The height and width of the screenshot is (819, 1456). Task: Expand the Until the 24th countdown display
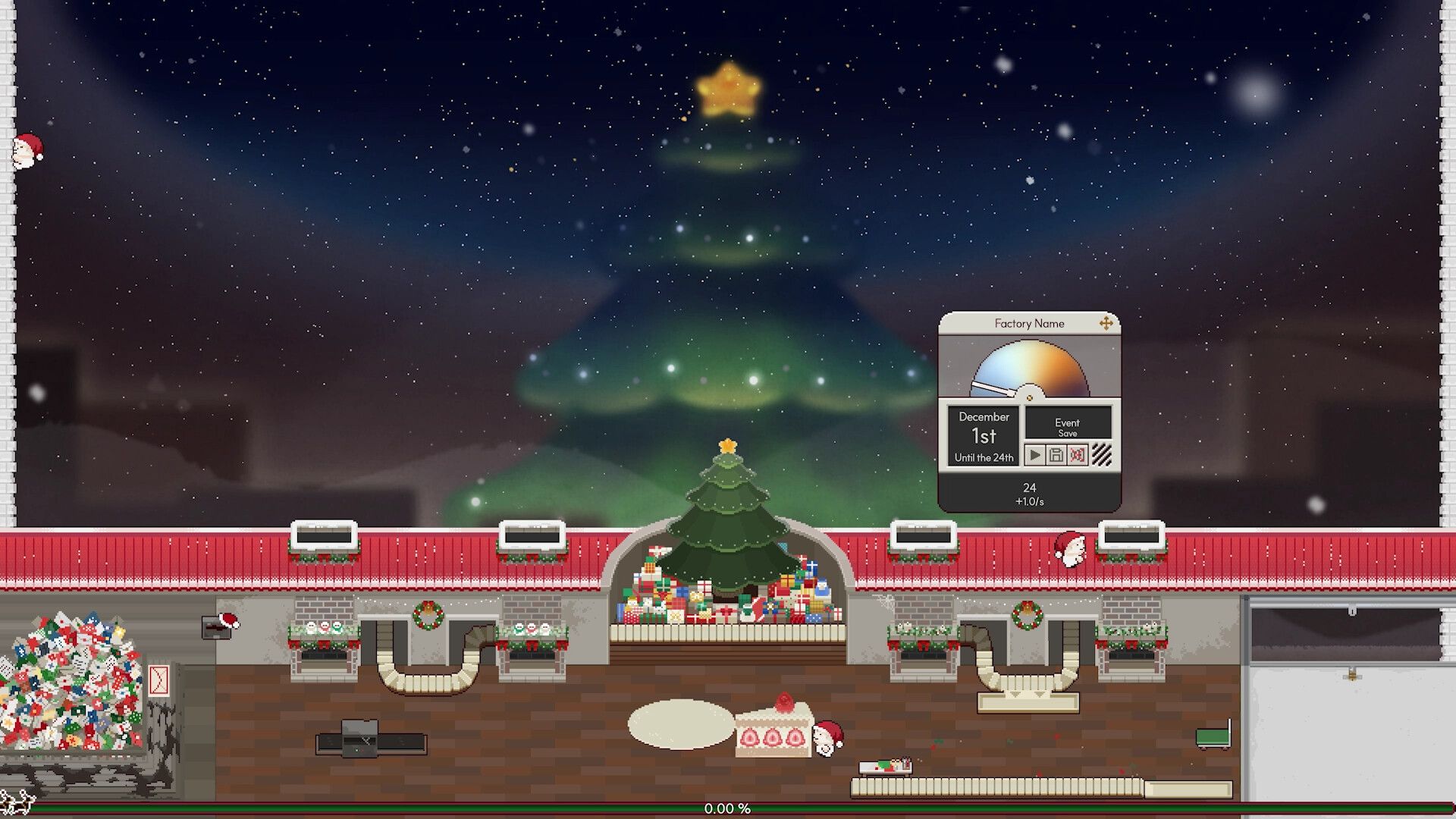click(x=984, y=457)
